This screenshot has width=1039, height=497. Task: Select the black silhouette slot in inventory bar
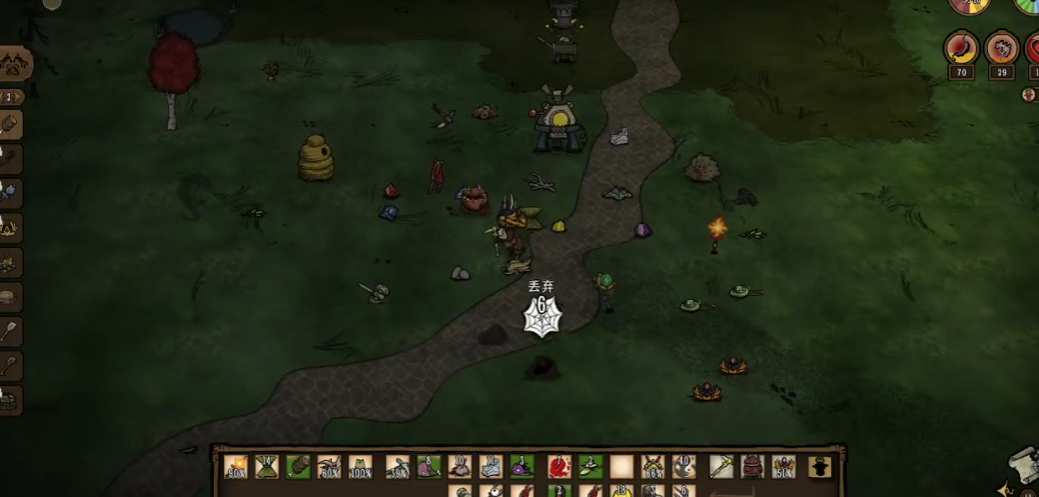coord(820,466)
